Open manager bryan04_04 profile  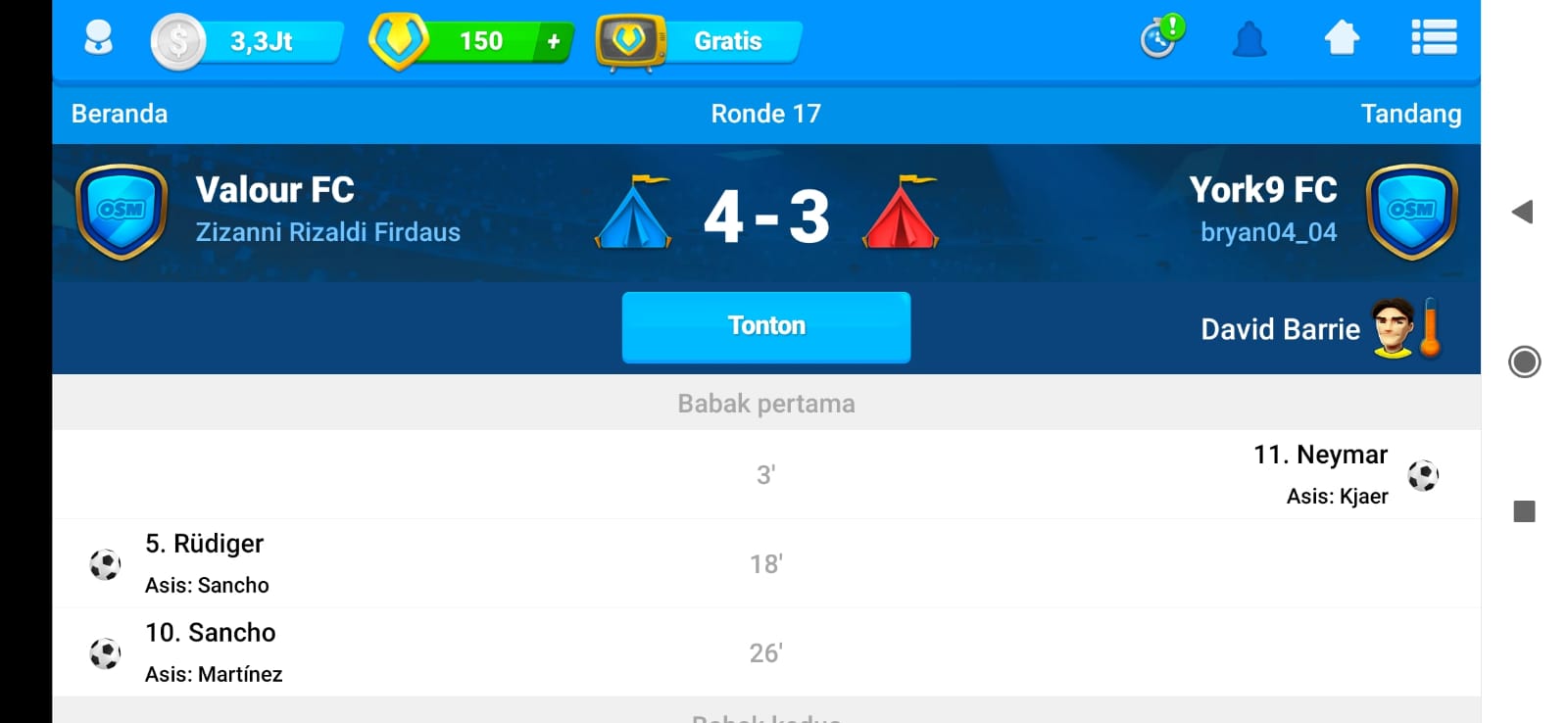[1268, 232]
